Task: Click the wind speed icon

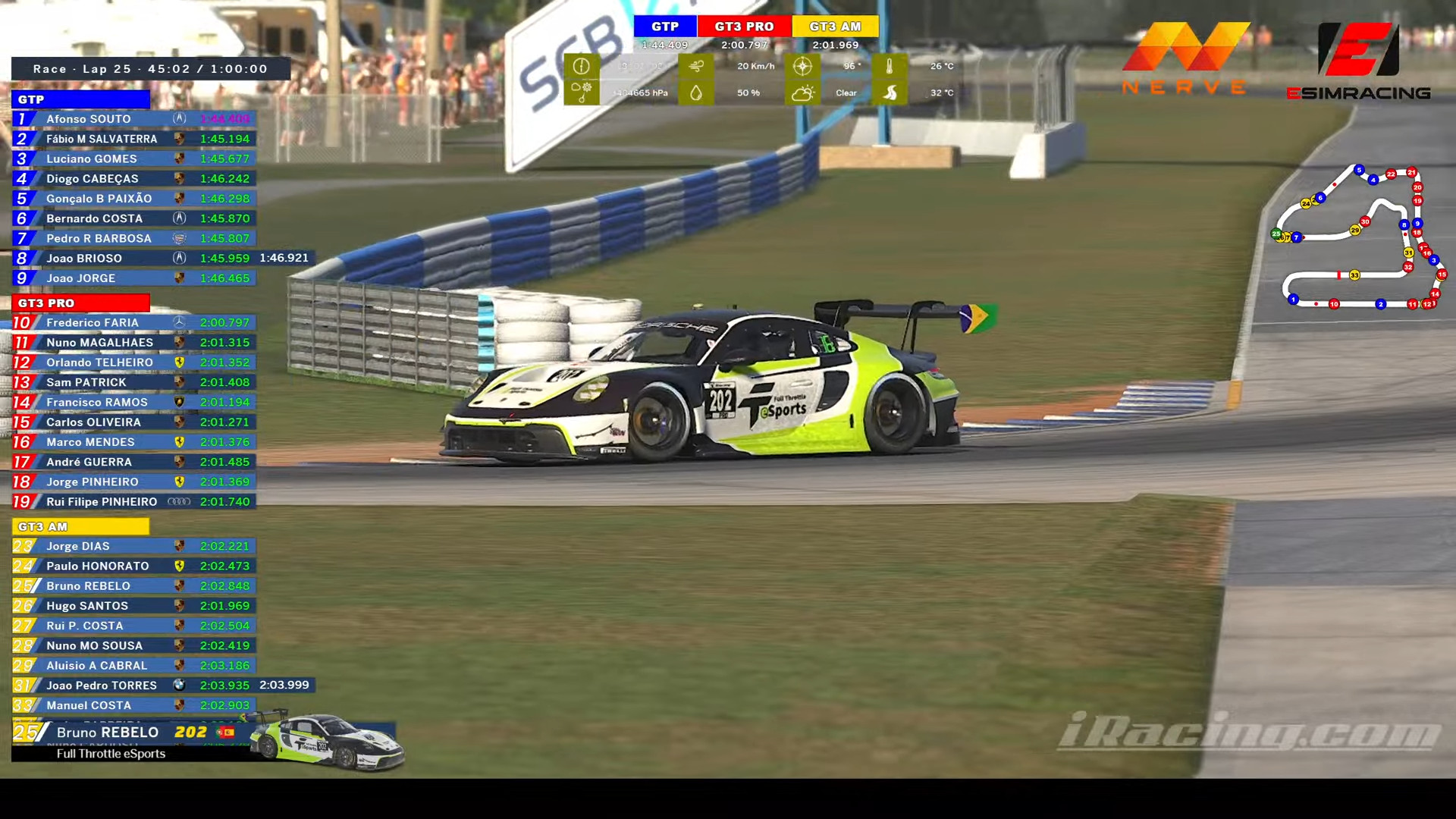Action: coord(696,67)
